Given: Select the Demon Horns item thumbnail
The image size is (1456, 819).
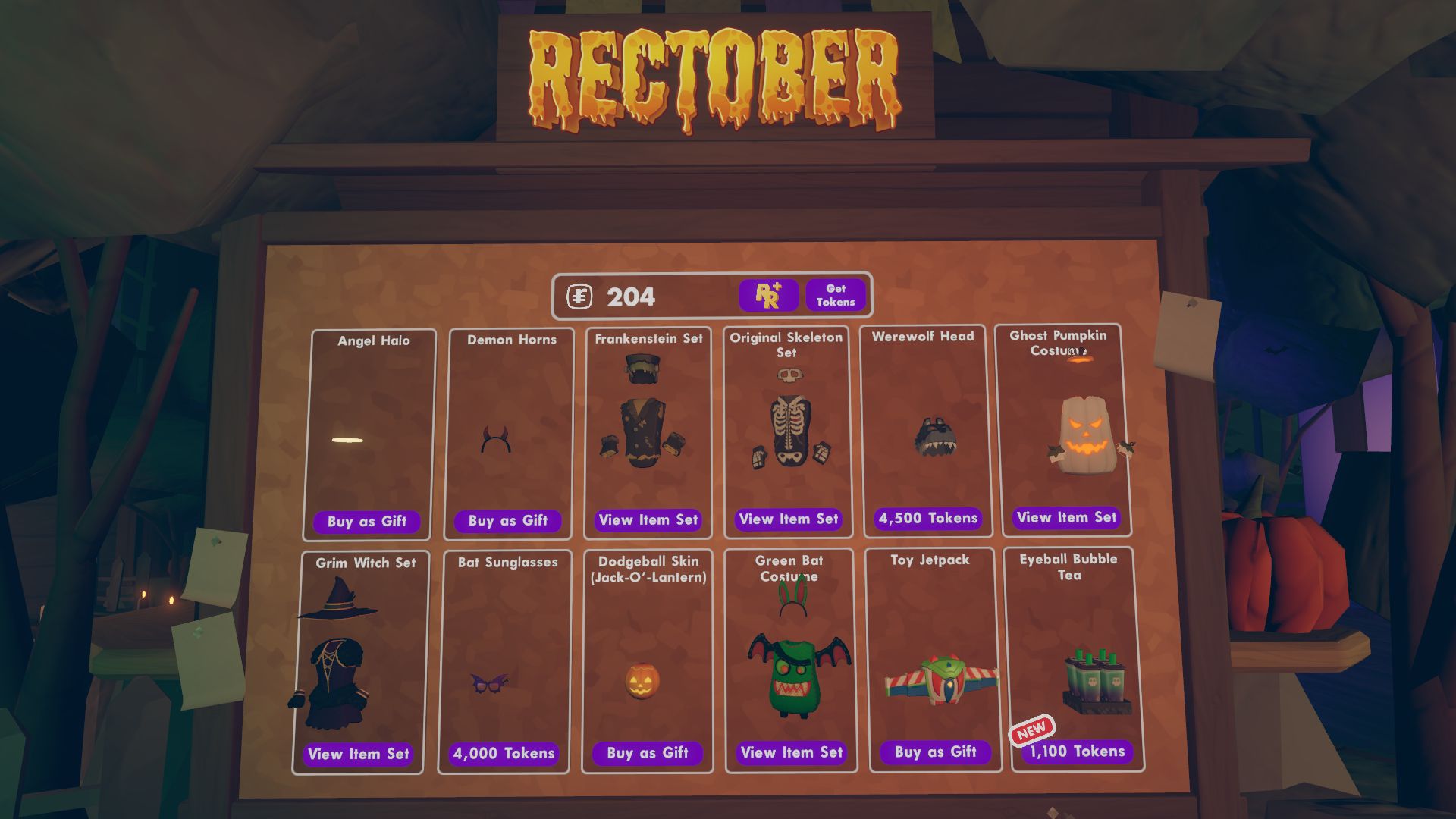Looking at the screenshot, I should point(507,444).
